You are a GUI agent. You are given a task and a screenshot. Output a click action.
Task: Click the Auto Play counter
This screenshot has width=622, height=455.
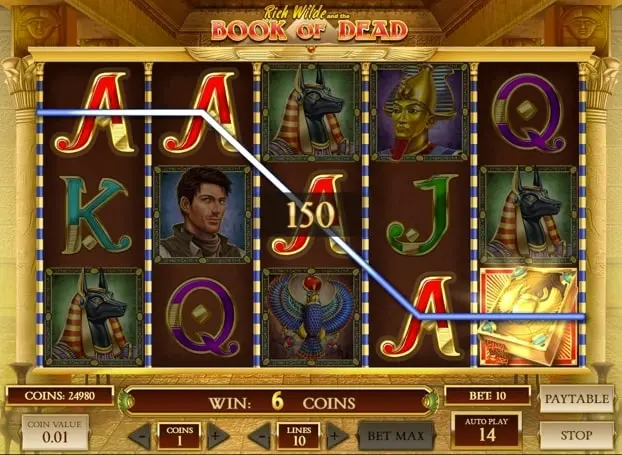pos(485,432)
